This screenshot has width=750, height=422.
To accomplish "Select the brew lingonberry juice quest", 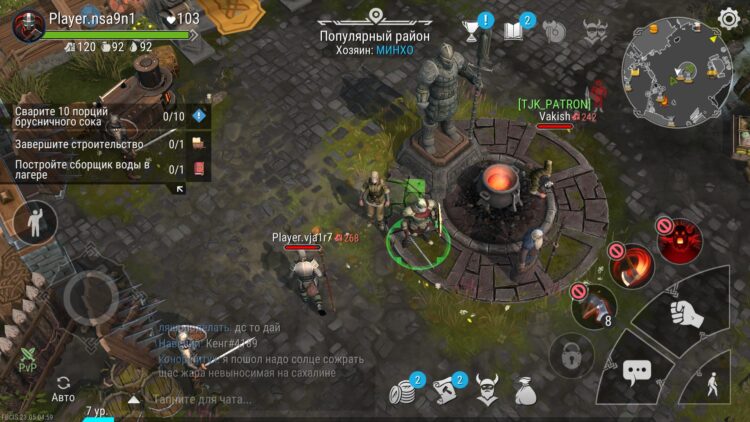I will pos(105,116).
